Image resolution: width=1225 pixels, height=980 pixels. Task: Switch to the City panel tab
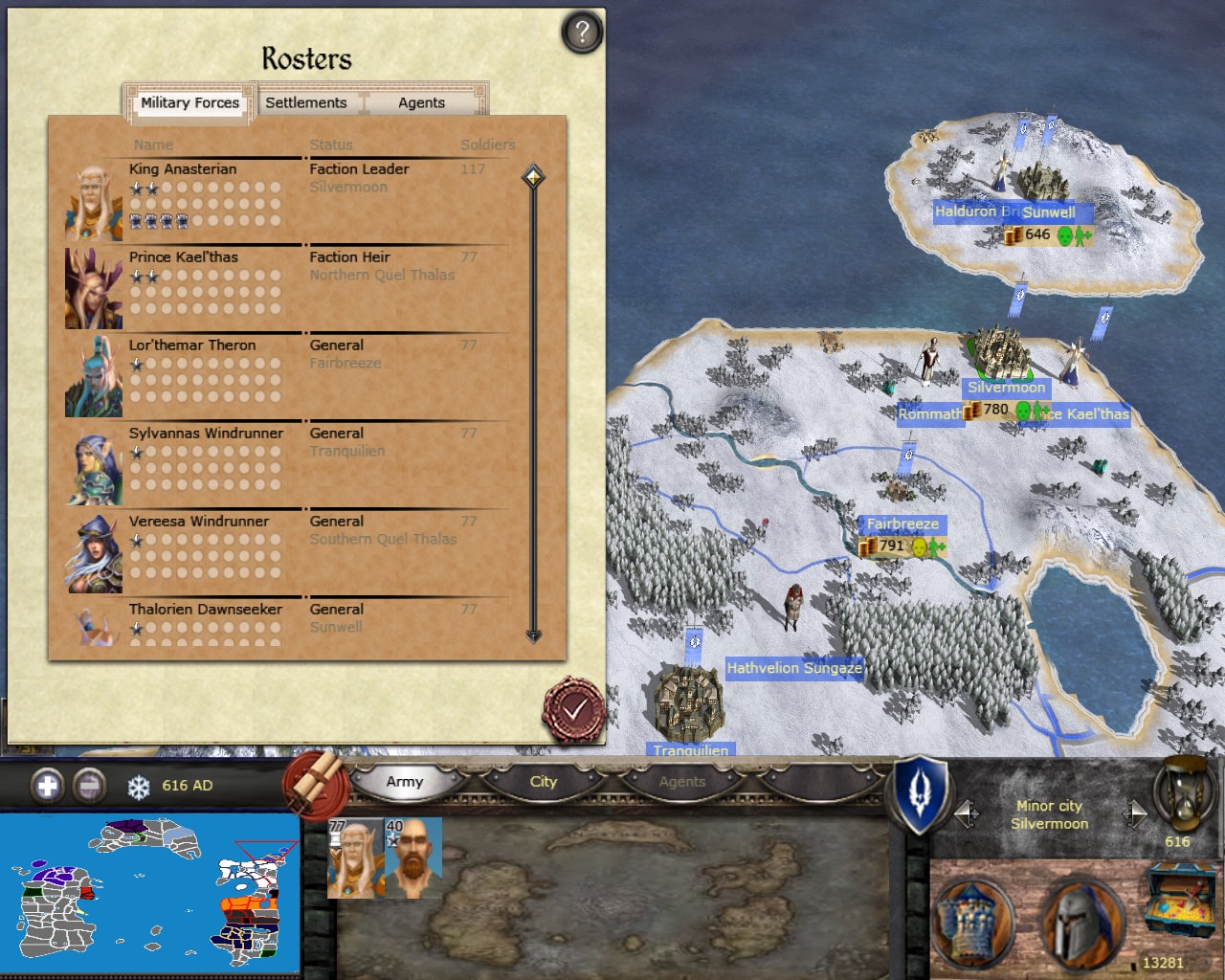coord(544,782)
